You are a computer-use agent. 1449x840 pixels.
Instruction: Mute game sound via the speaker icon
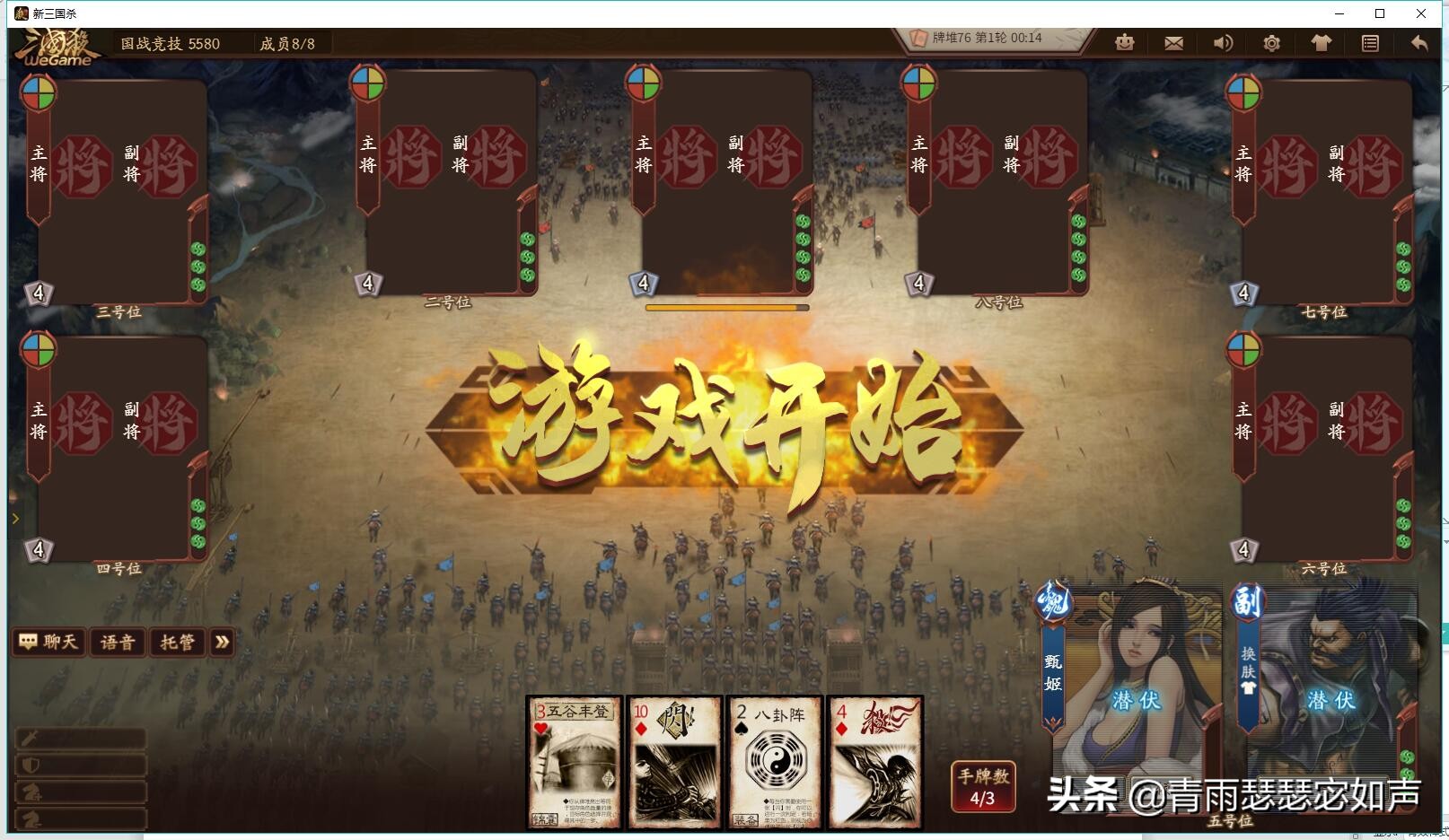point(1222,42)
